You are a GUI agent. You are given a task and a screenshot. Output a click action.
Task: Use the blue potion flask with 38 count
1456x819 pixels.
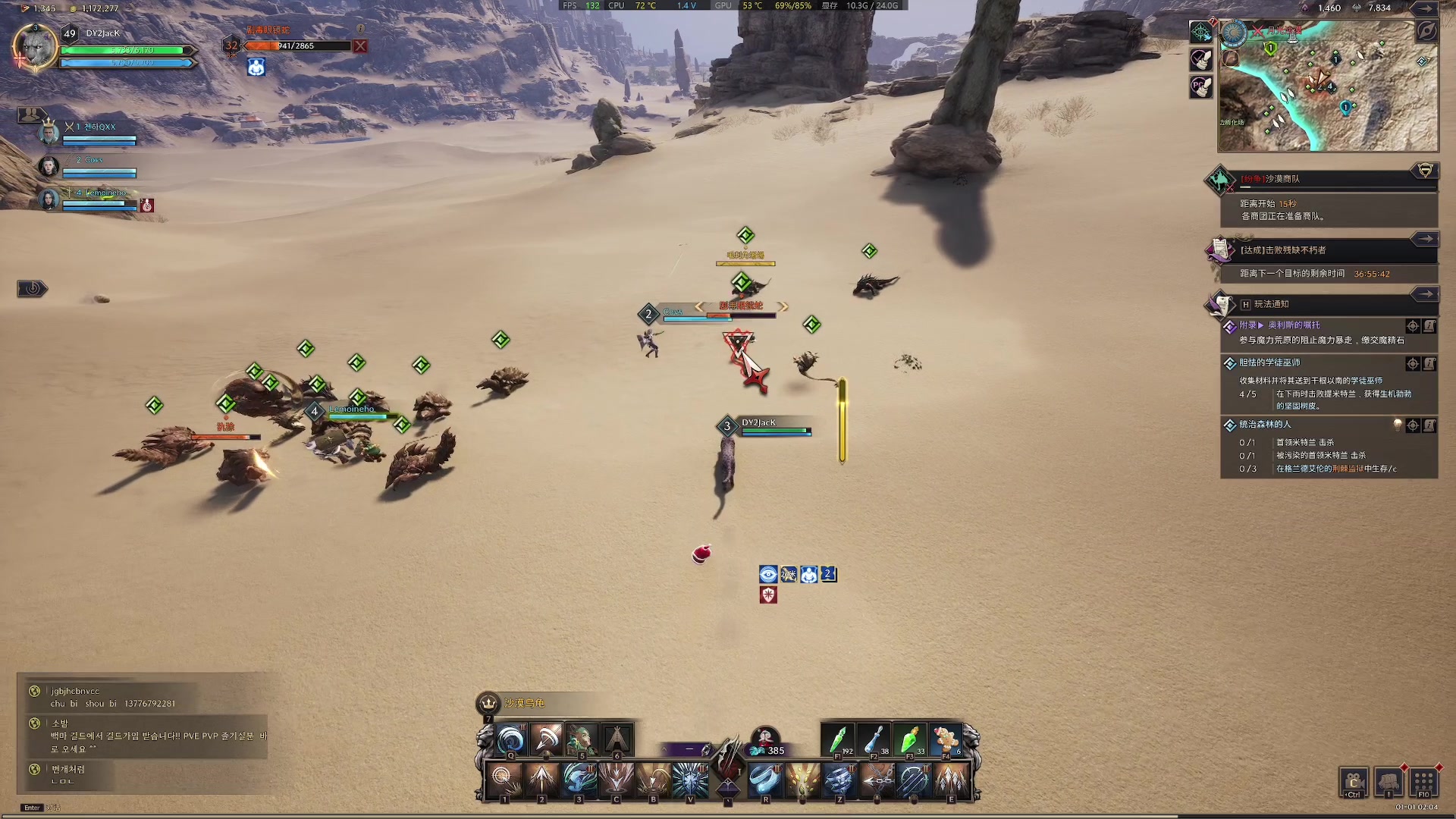pos(874,739)
